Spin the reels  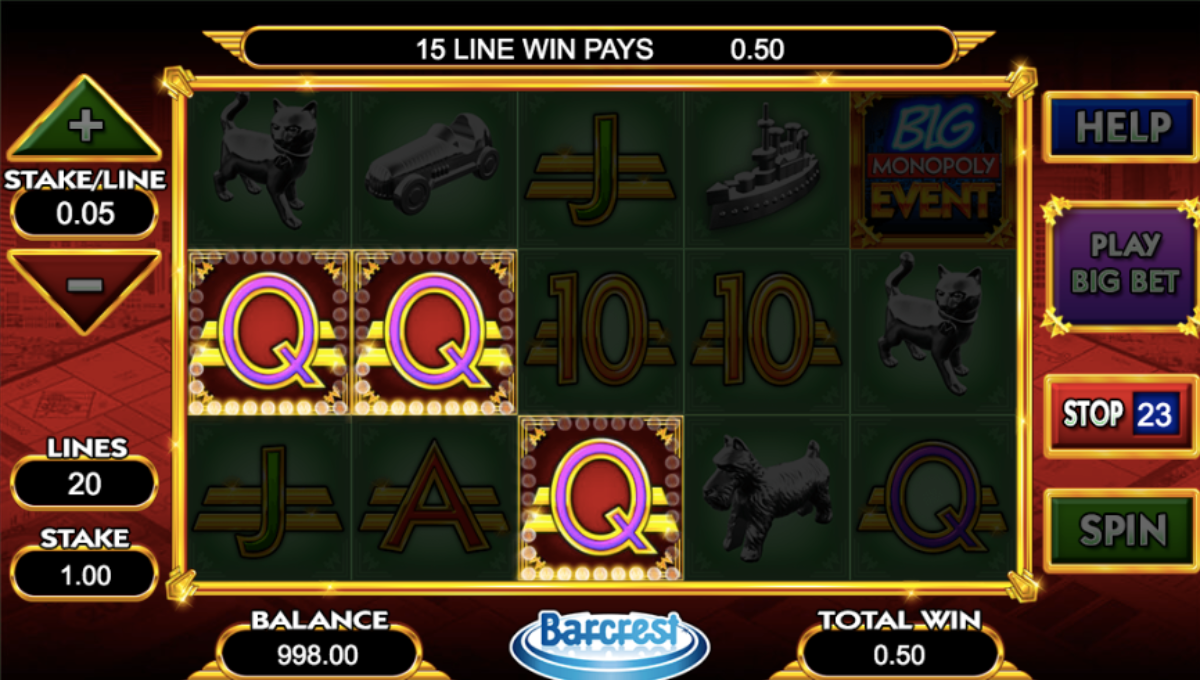(x=1122, y=530)
